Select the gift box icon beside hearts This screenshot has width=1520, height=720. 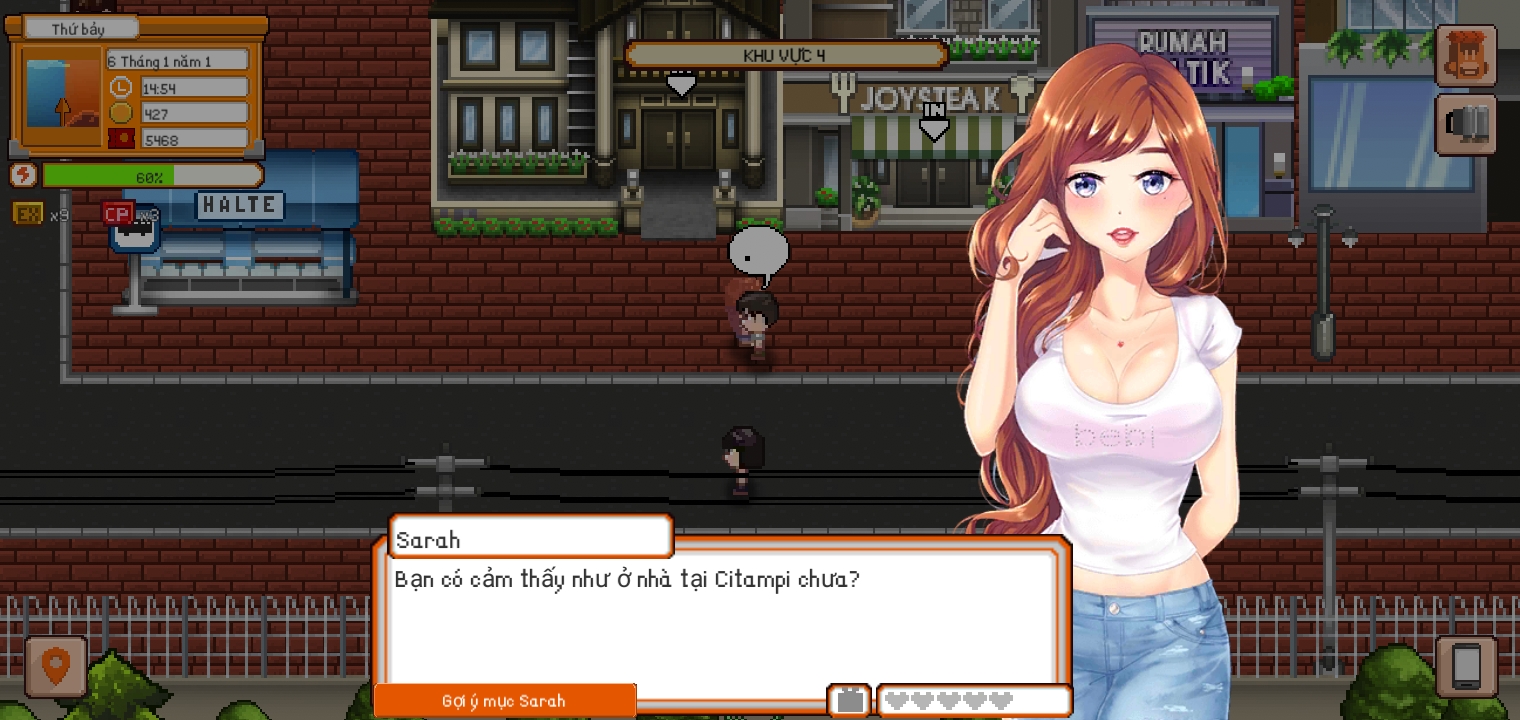pos(850,700)
